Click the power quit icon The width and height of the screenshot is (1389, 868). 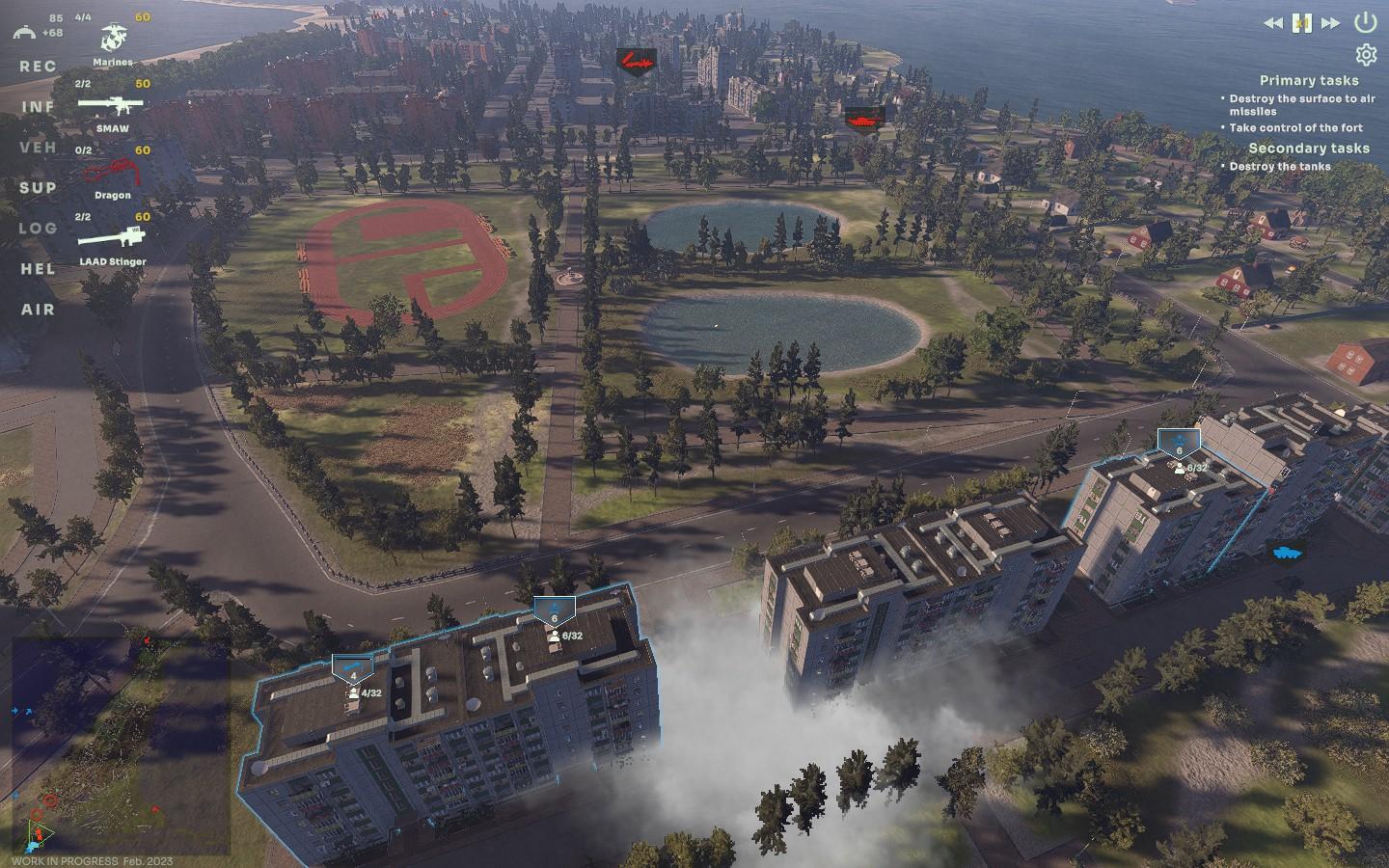coord(1365,21)
